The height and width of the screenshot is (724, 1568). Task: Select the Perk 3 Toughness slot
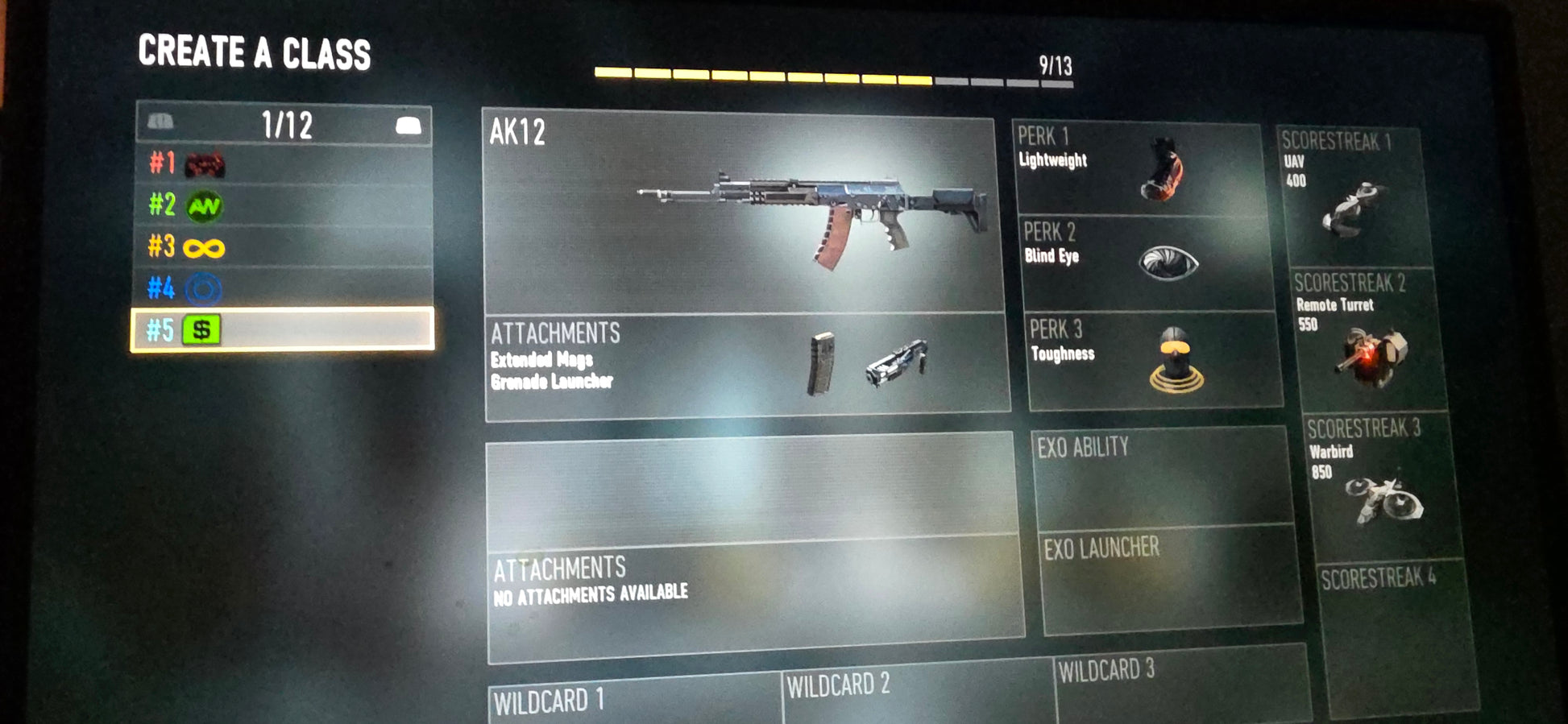(1154, 361)
